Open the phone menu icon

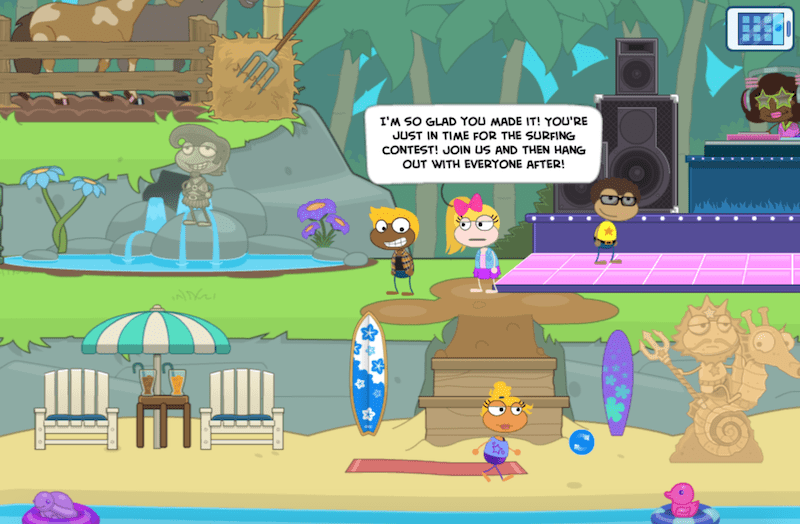click(758, 26)
